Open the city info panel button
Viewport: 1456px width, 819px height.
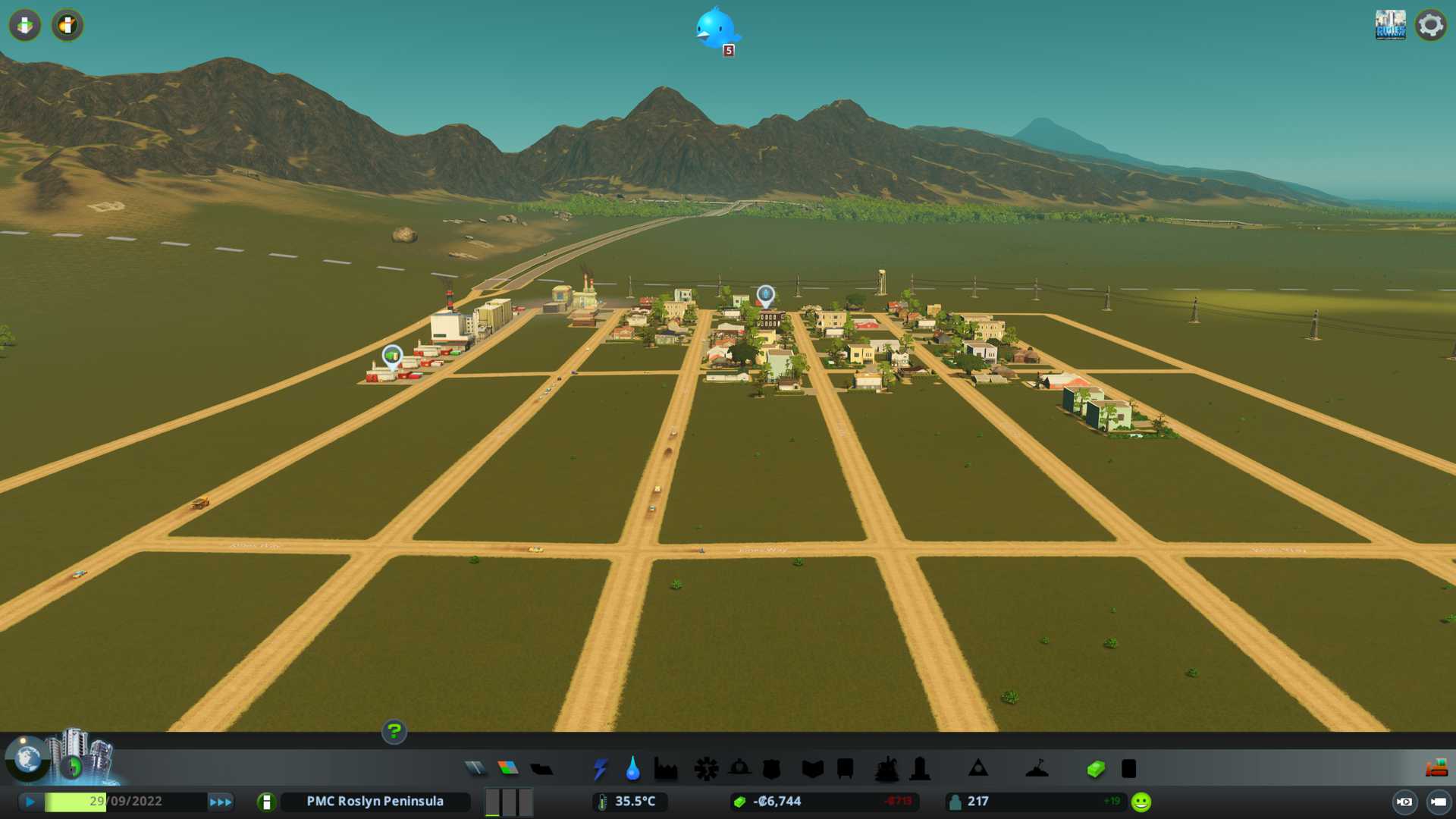click(266, 802)
